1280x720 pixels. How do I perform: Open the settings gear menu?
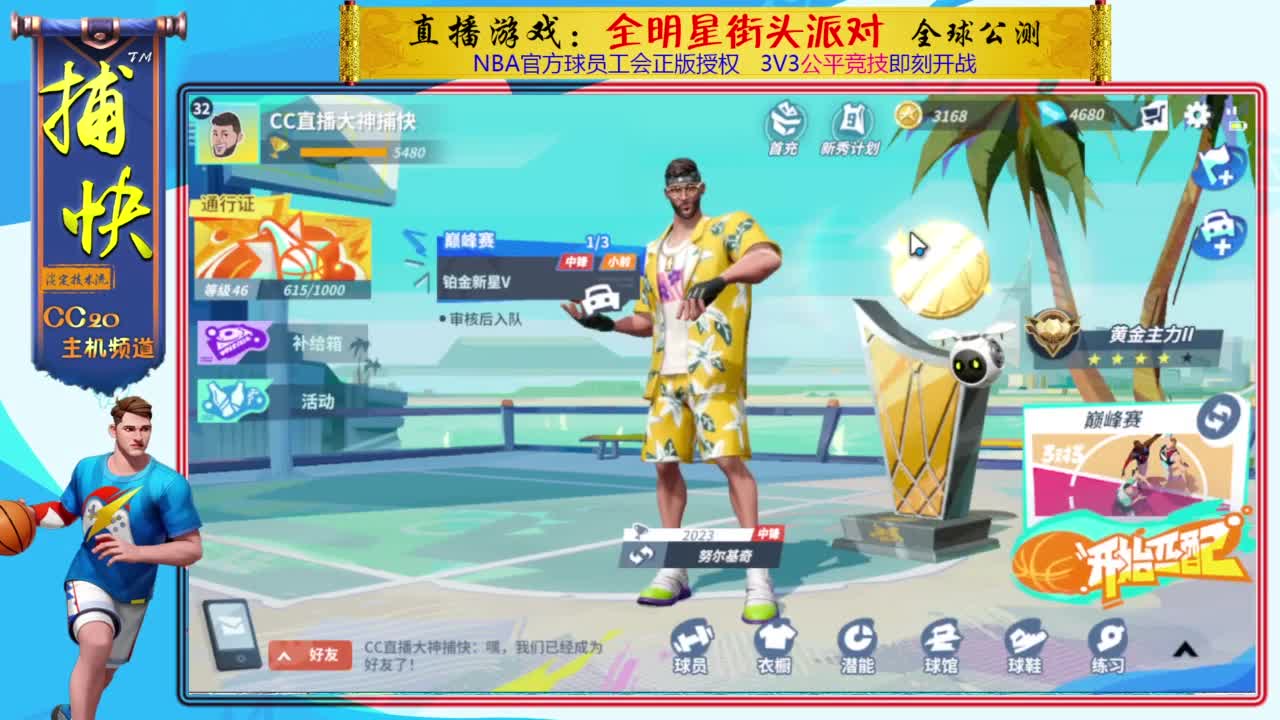[x=1196, y=115]
